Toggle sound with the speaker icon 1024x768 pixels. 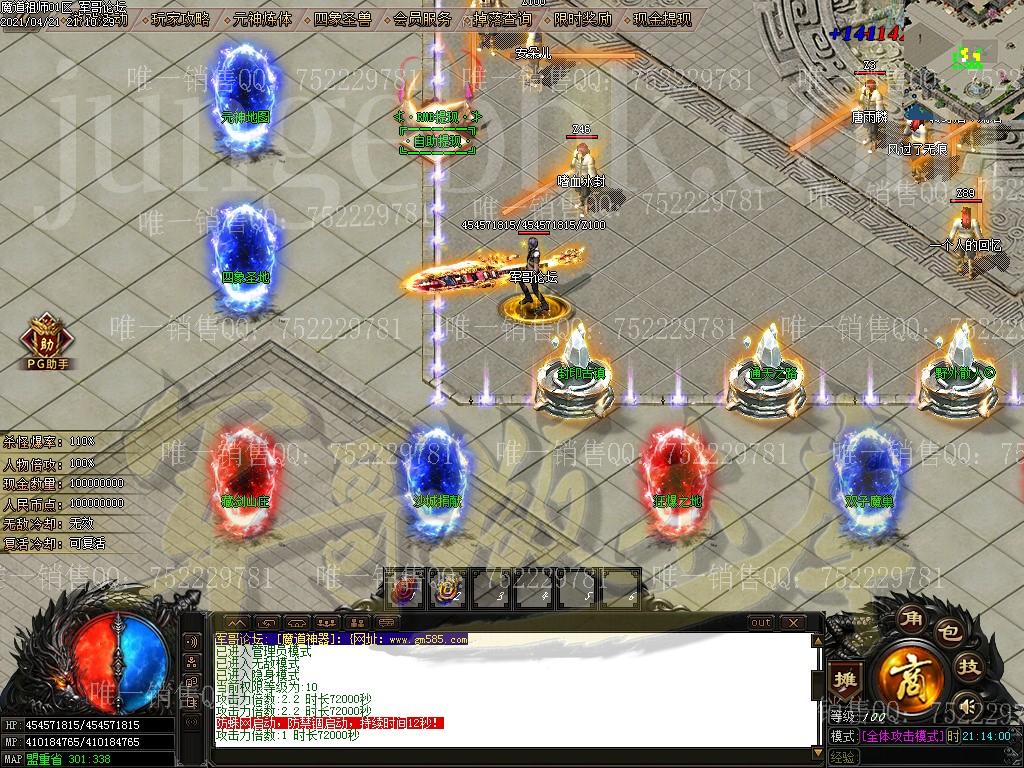(965, 706)
